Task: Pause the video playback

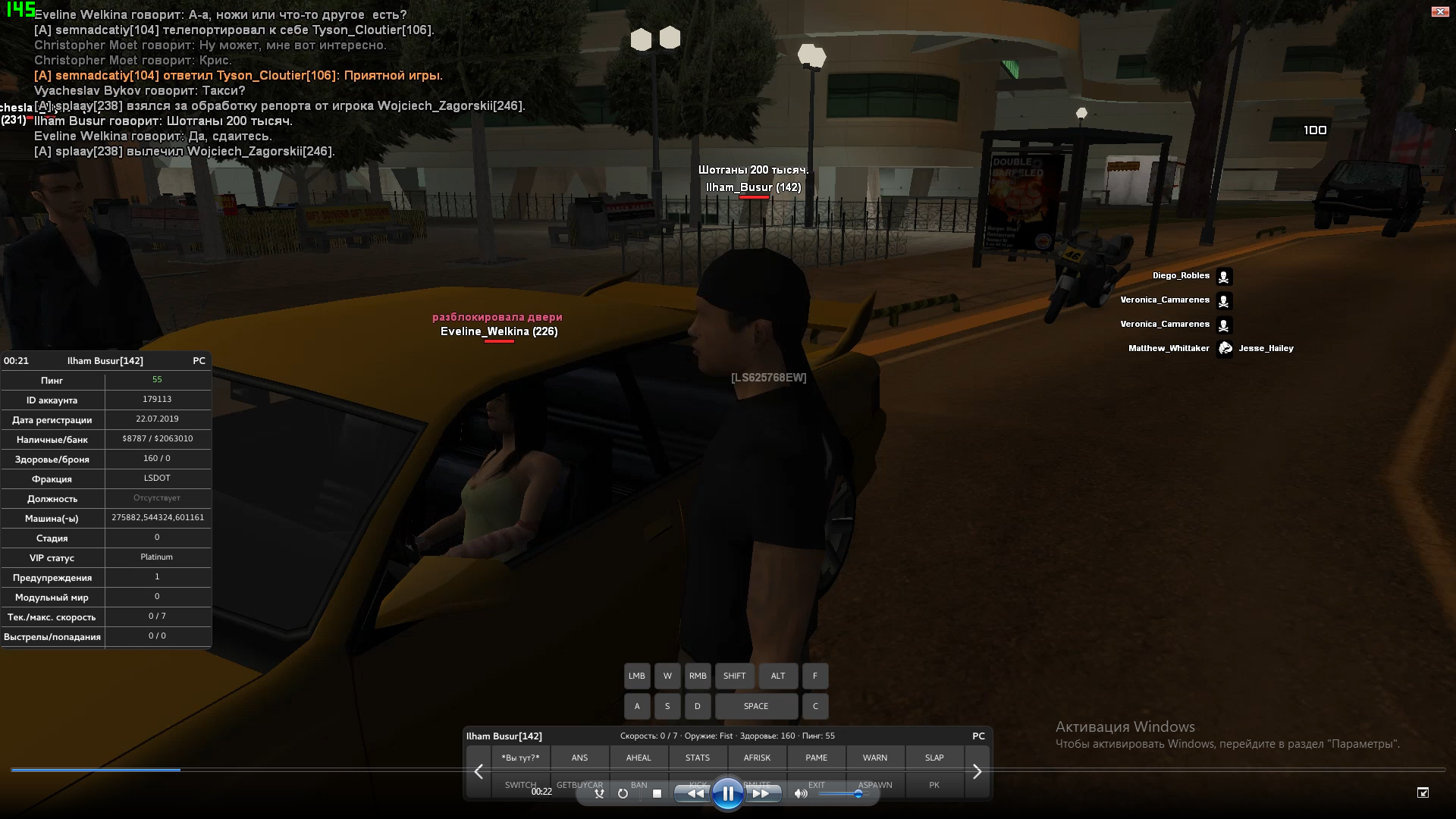Action: 727,794
